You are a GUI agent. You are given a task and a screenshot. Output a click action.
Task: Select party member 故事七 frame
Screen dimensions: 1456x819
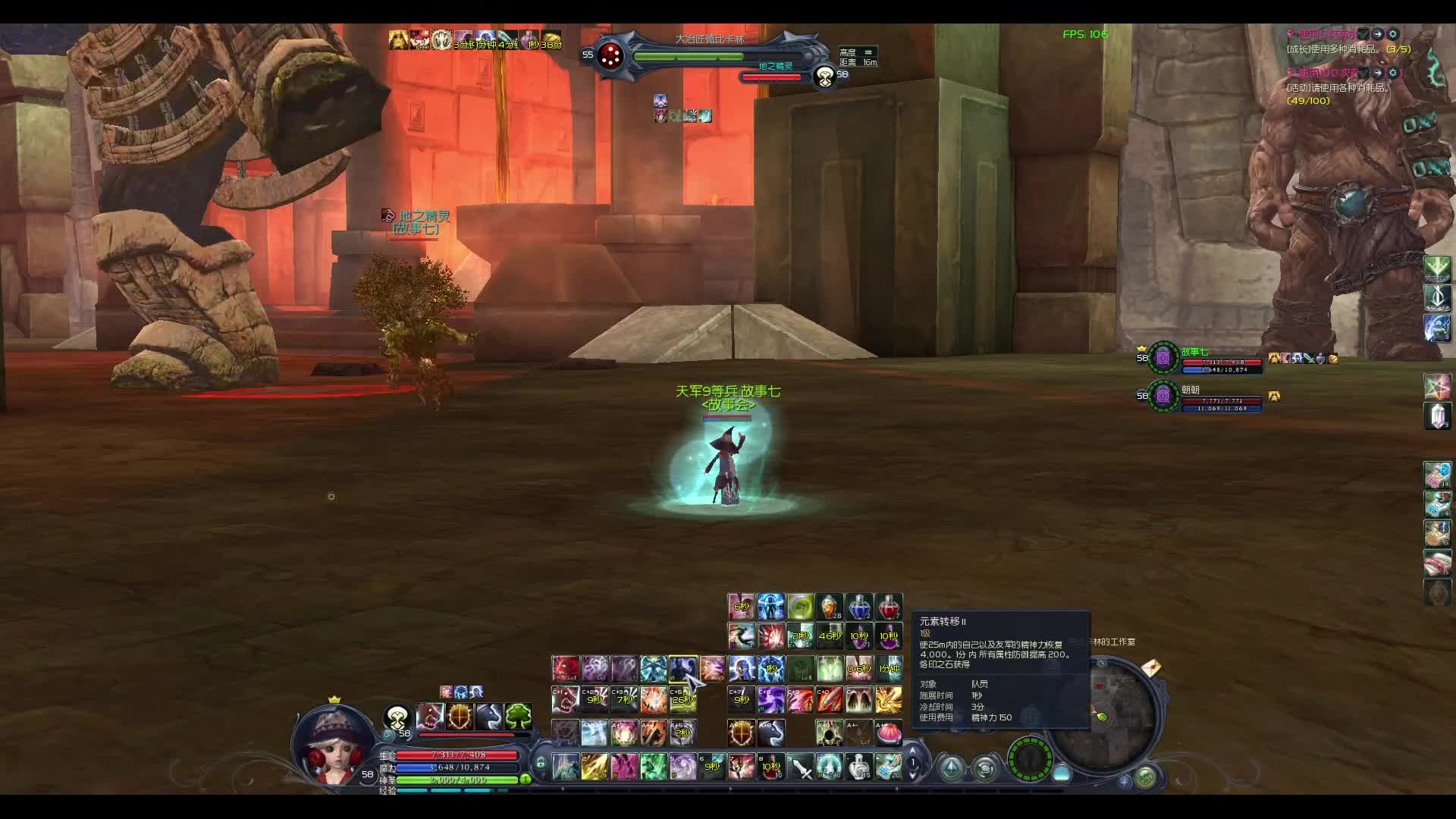tap(1202, 358)
